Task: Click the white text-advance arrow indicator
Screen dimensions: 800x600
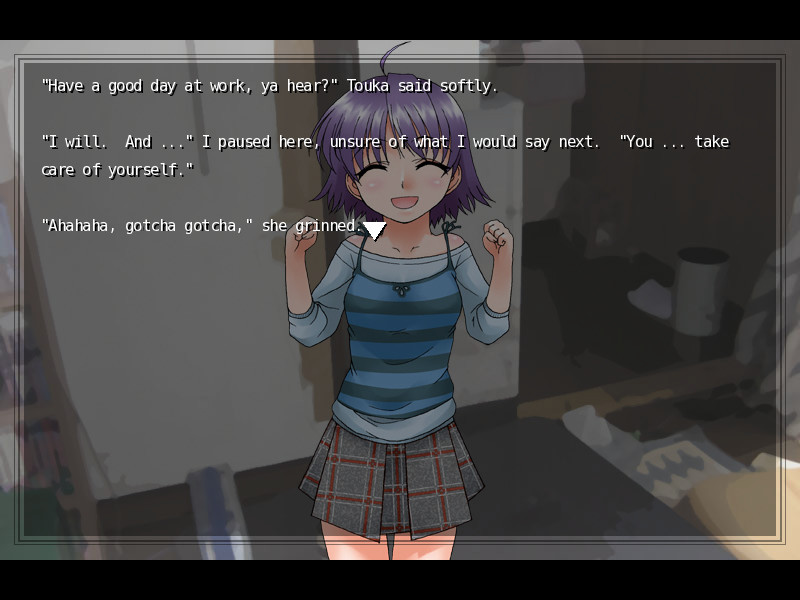Action: coord(374,229)
